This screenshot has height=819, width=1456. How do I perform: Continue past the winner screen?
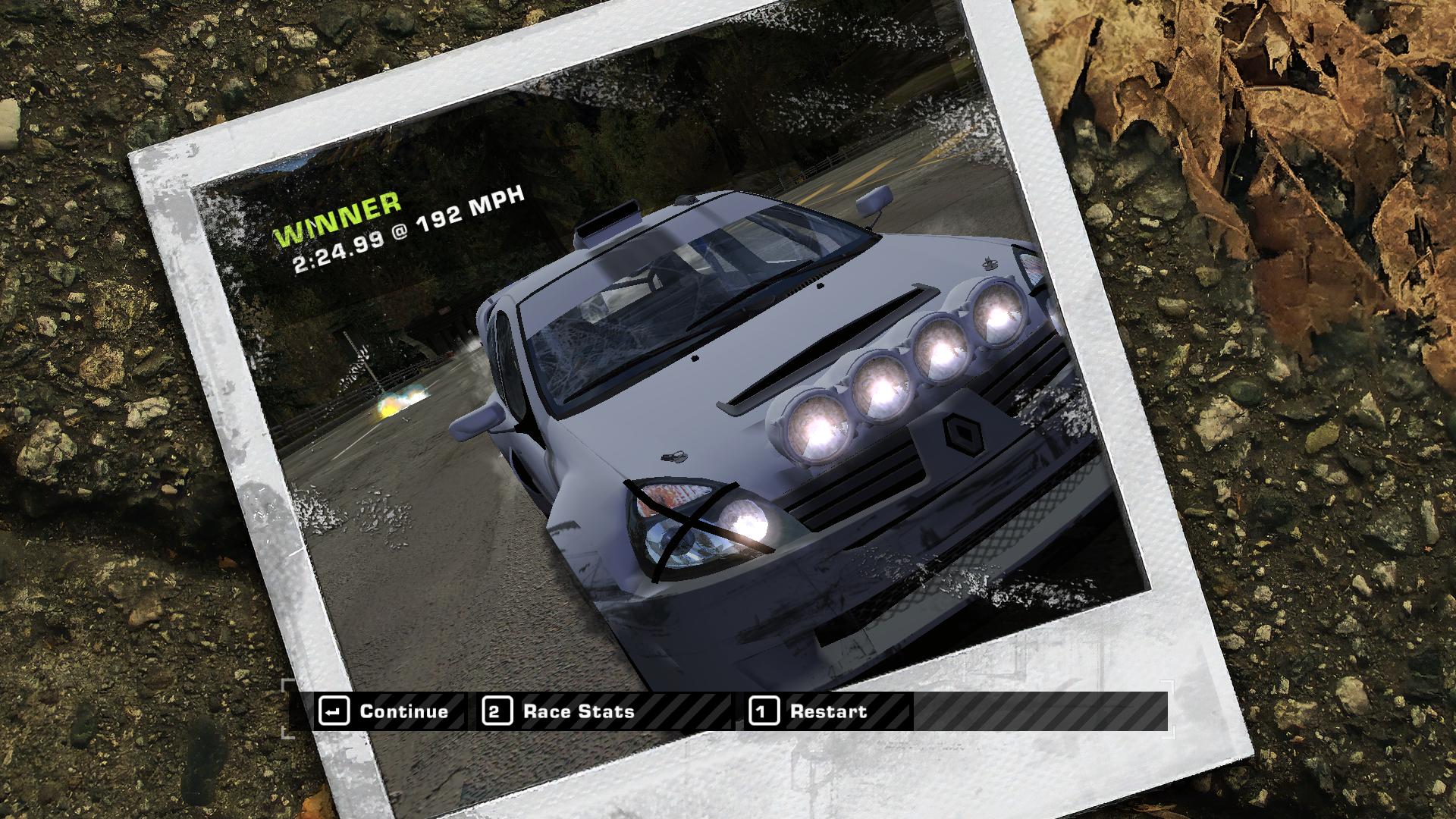tap(385, 712)
